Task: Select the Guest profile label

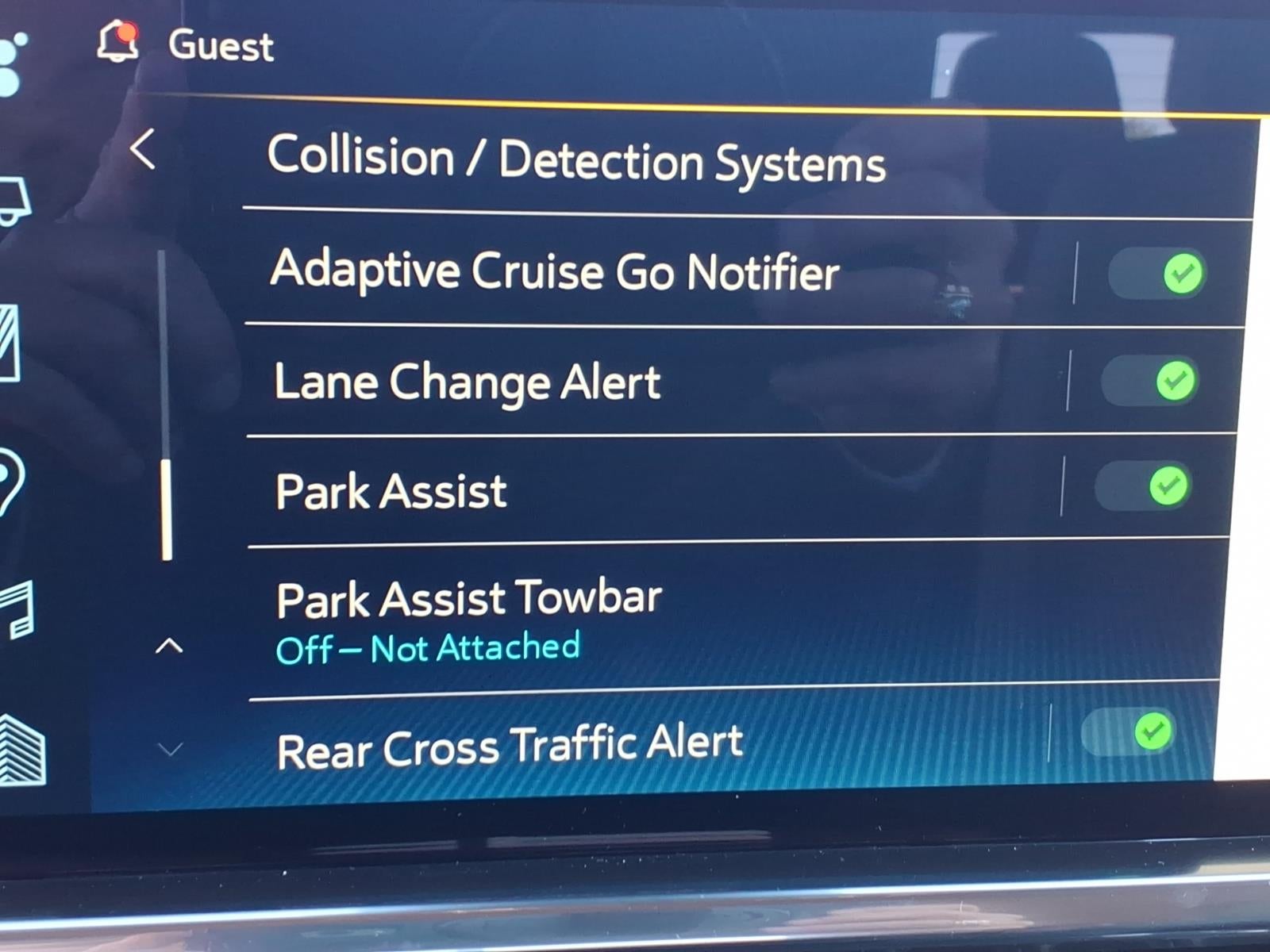Action: [x=221, y=45]
